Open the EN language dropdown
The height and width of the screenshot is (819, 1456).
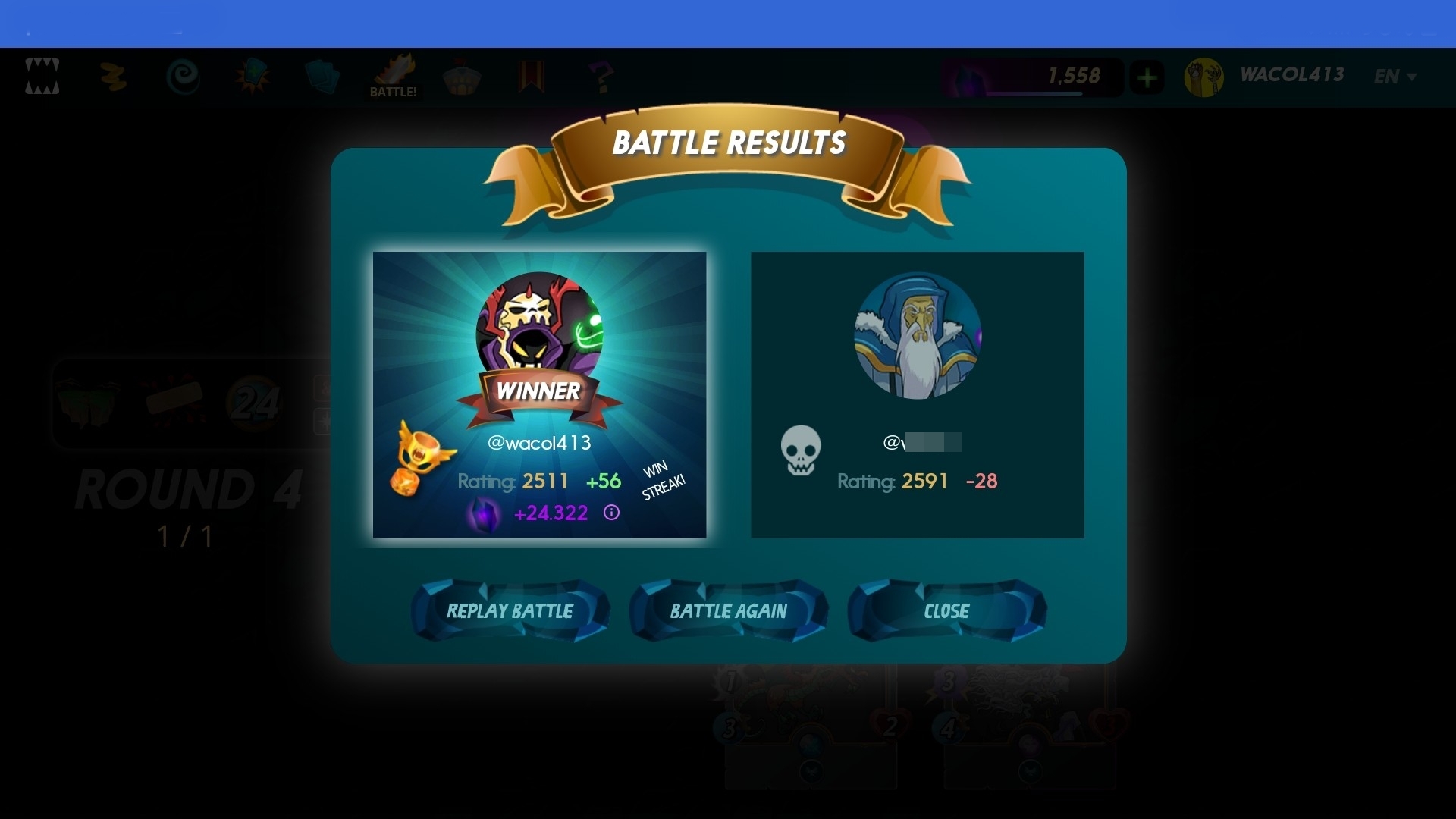click(x=1394, y=76)
